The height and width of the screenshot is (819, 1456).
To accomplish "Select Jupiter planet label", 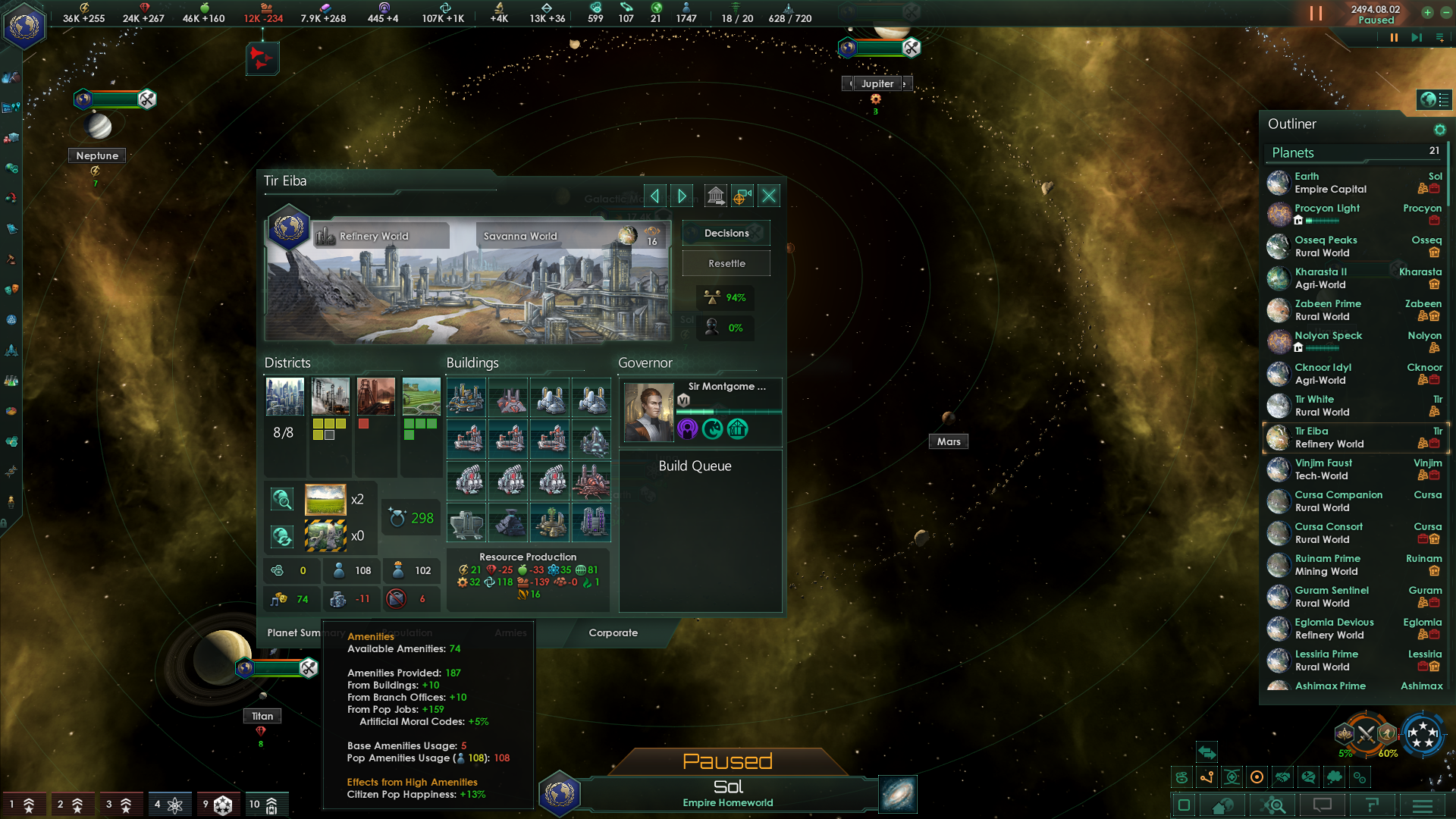I will 877,83.
